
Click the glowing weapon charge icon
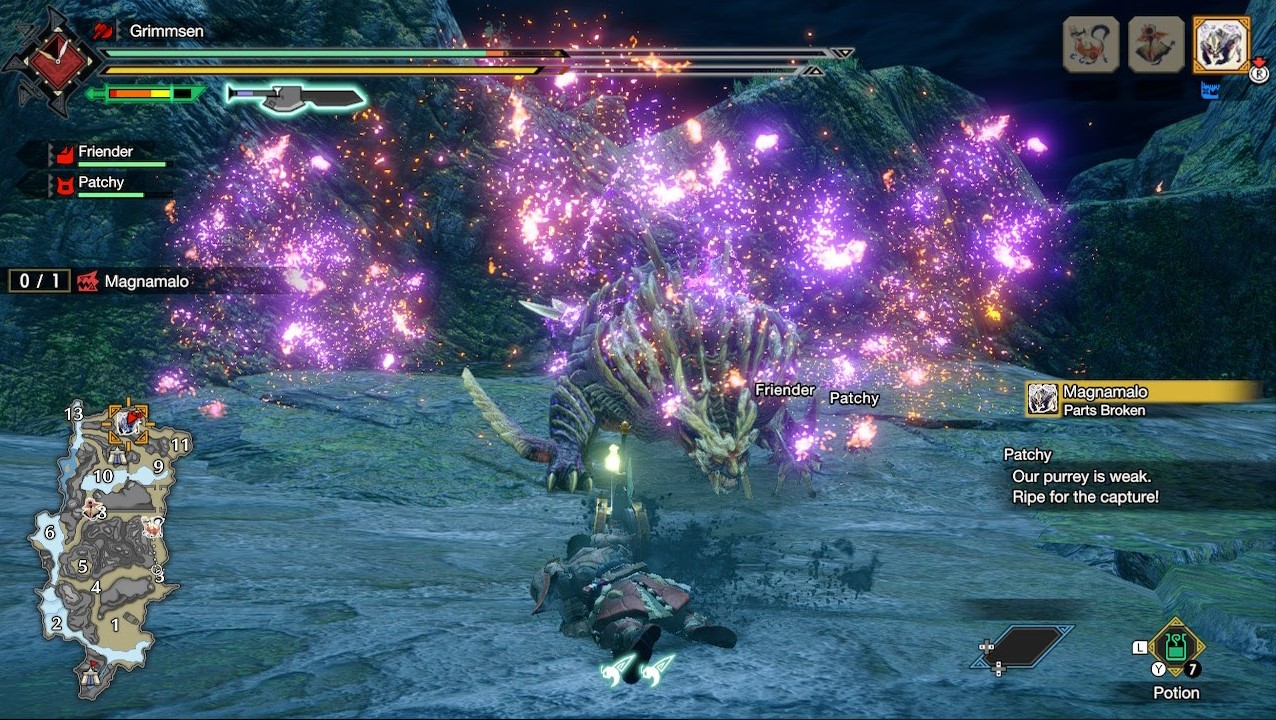tap(295, 96)
